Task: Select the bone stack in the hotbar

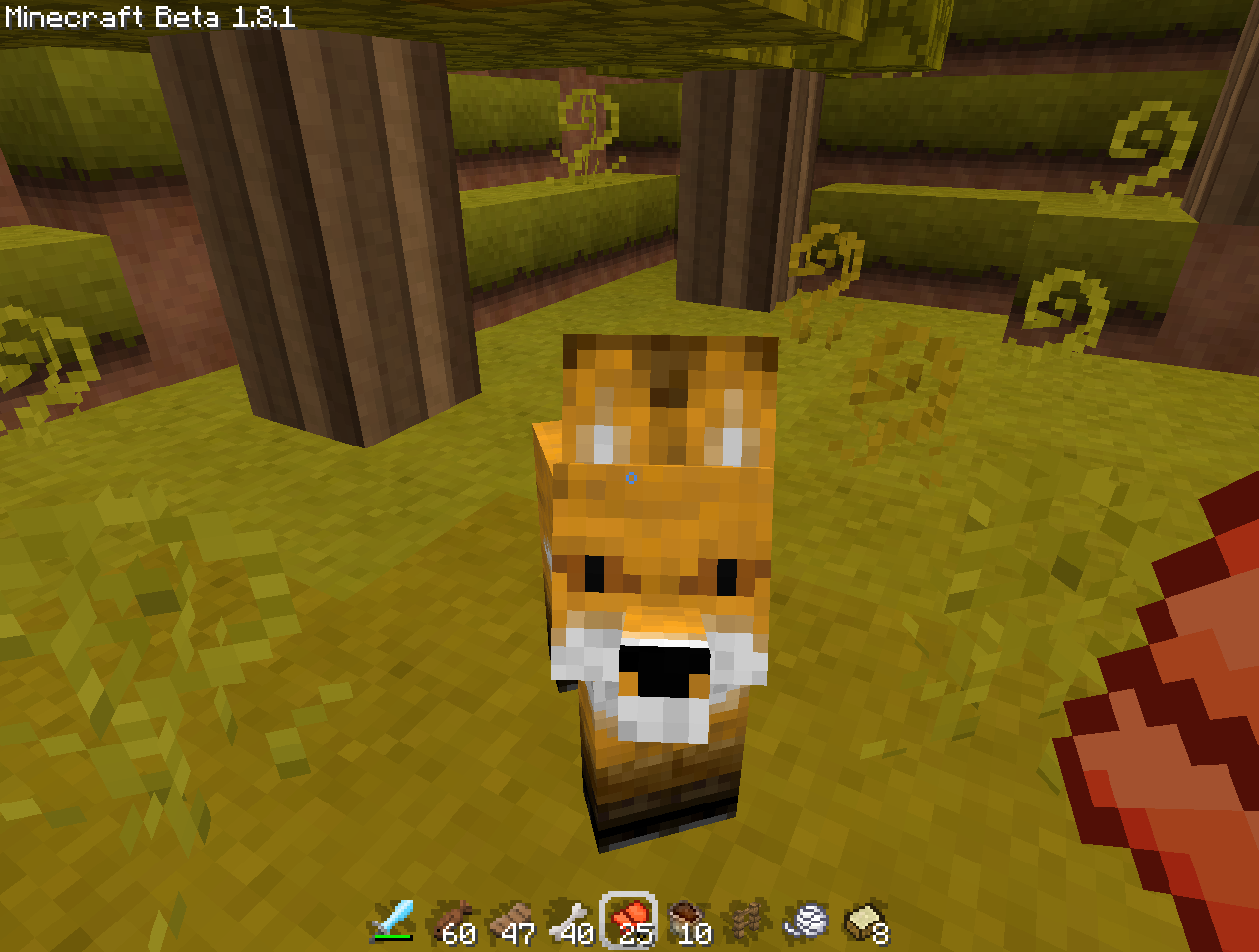Action: (570, 922)
